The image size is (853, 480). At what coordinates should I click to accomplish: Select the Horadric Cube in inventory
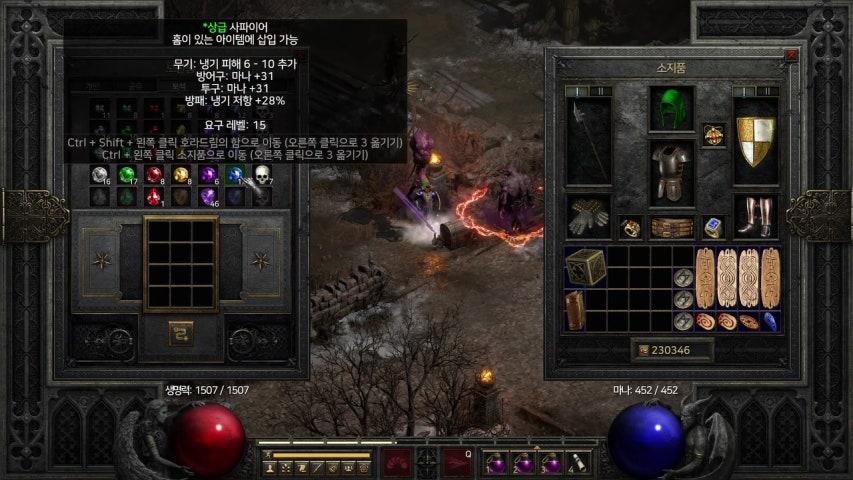pyautogui.click(x=585, y=267)
